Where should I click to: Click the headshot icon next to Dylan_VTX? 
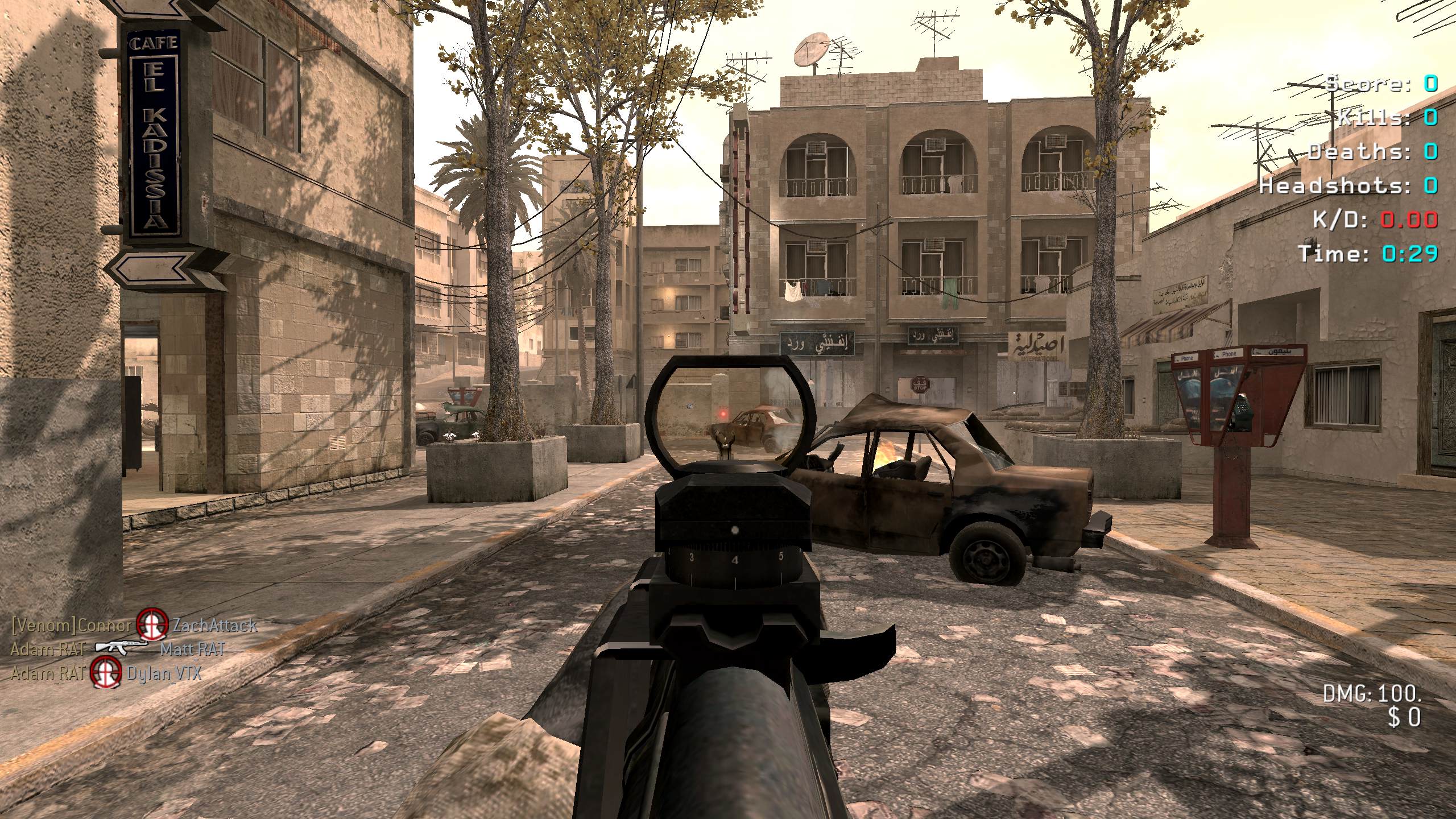click(x=107, y=672)
